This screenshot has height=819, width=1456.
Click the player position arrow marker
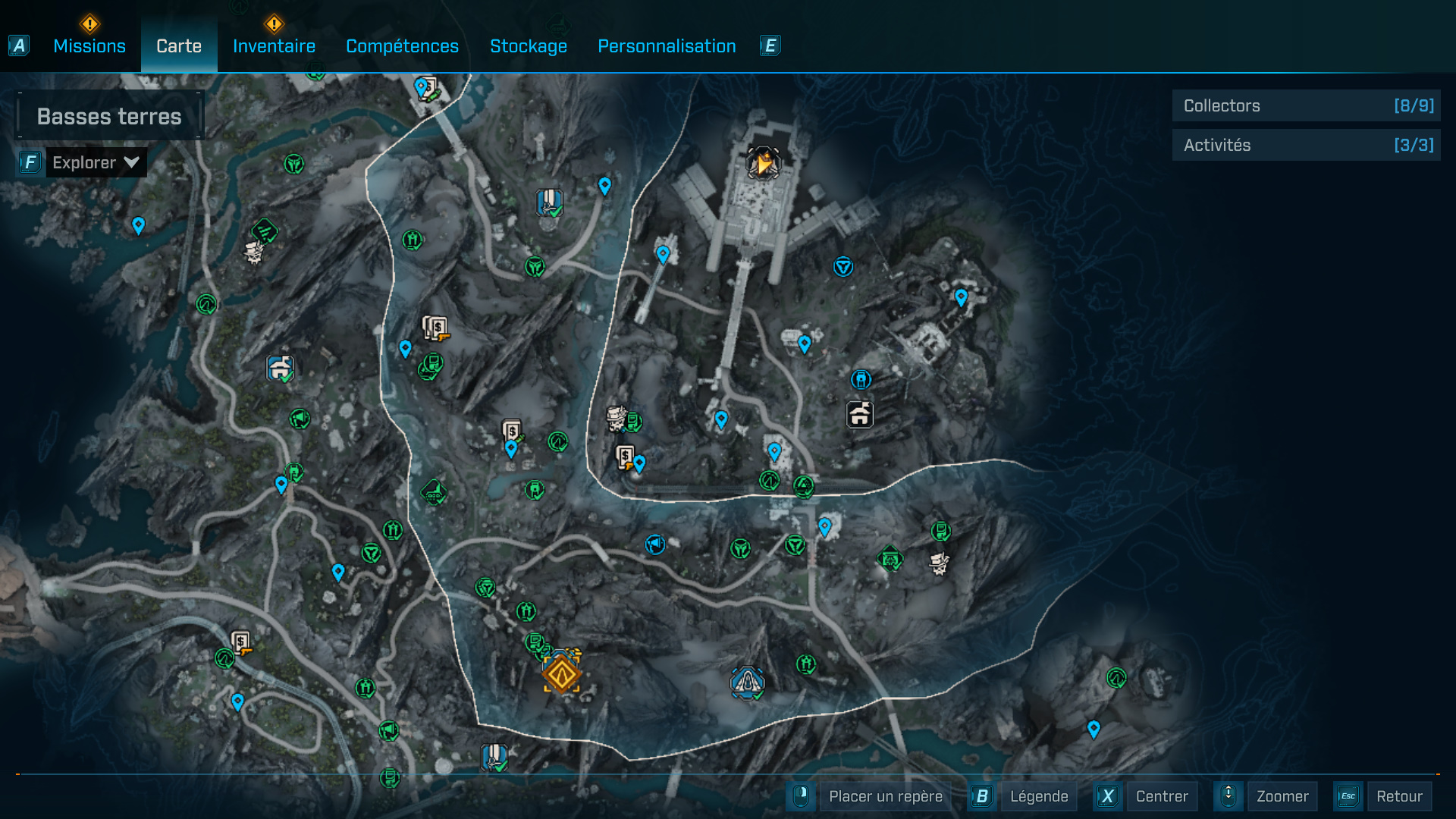point(763,162)
